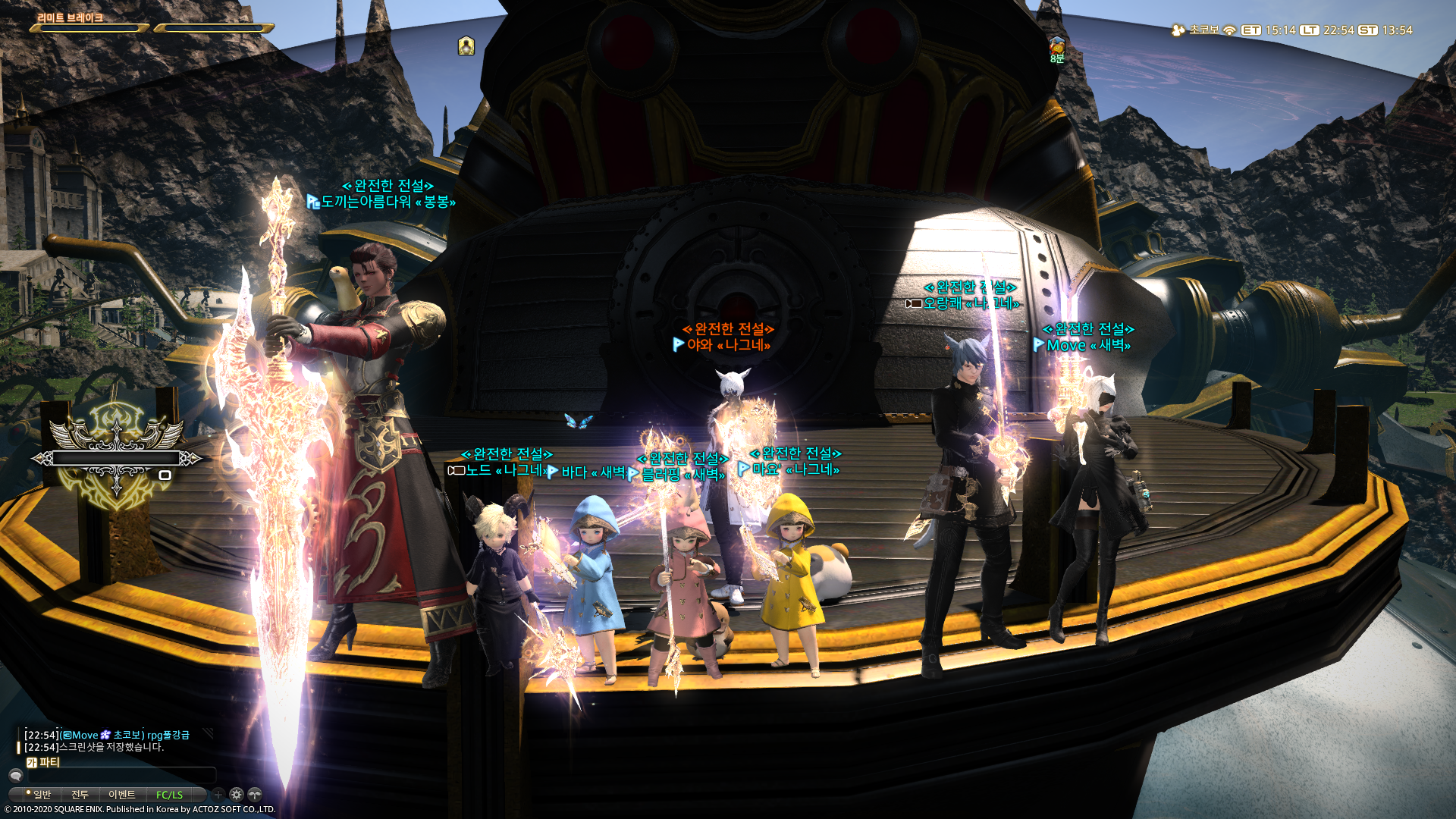Open chat log settings gear
Viewport: 1456px width, 819px height.
[x=237, y=795]
